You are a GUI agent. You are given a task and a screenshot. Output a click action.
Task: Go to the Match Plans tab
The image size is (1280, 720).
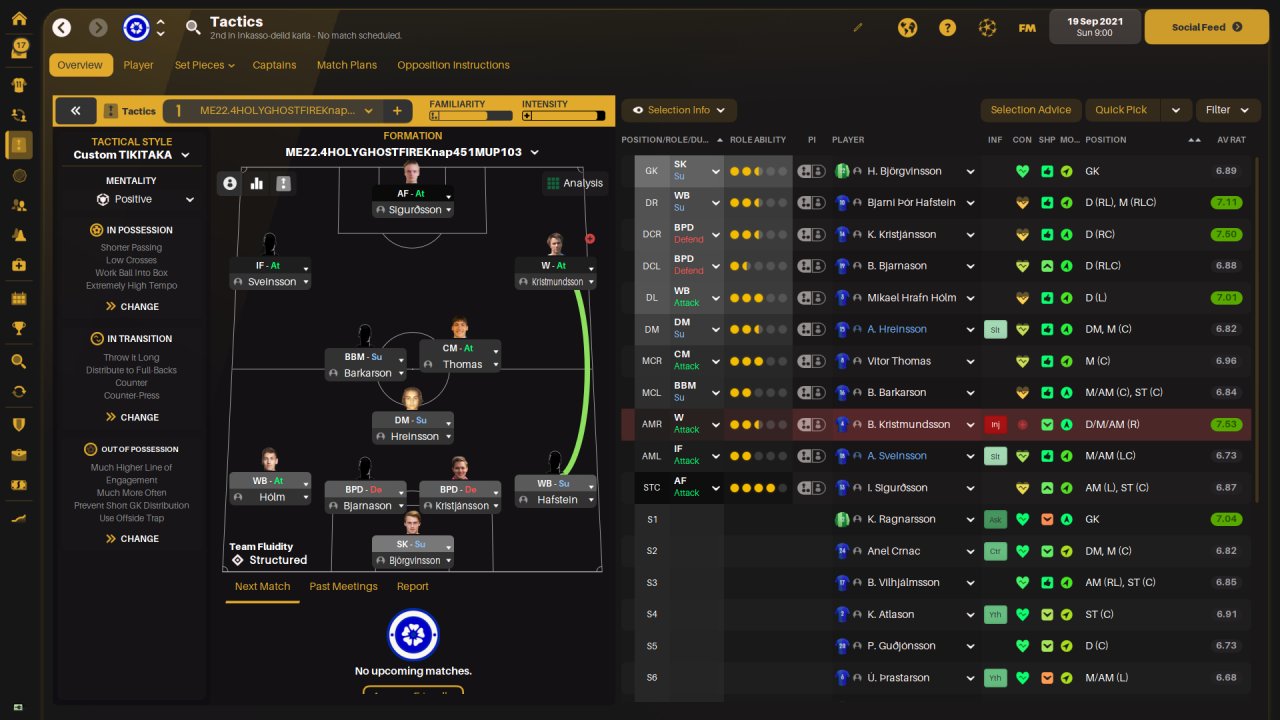[x=347, y=65]
